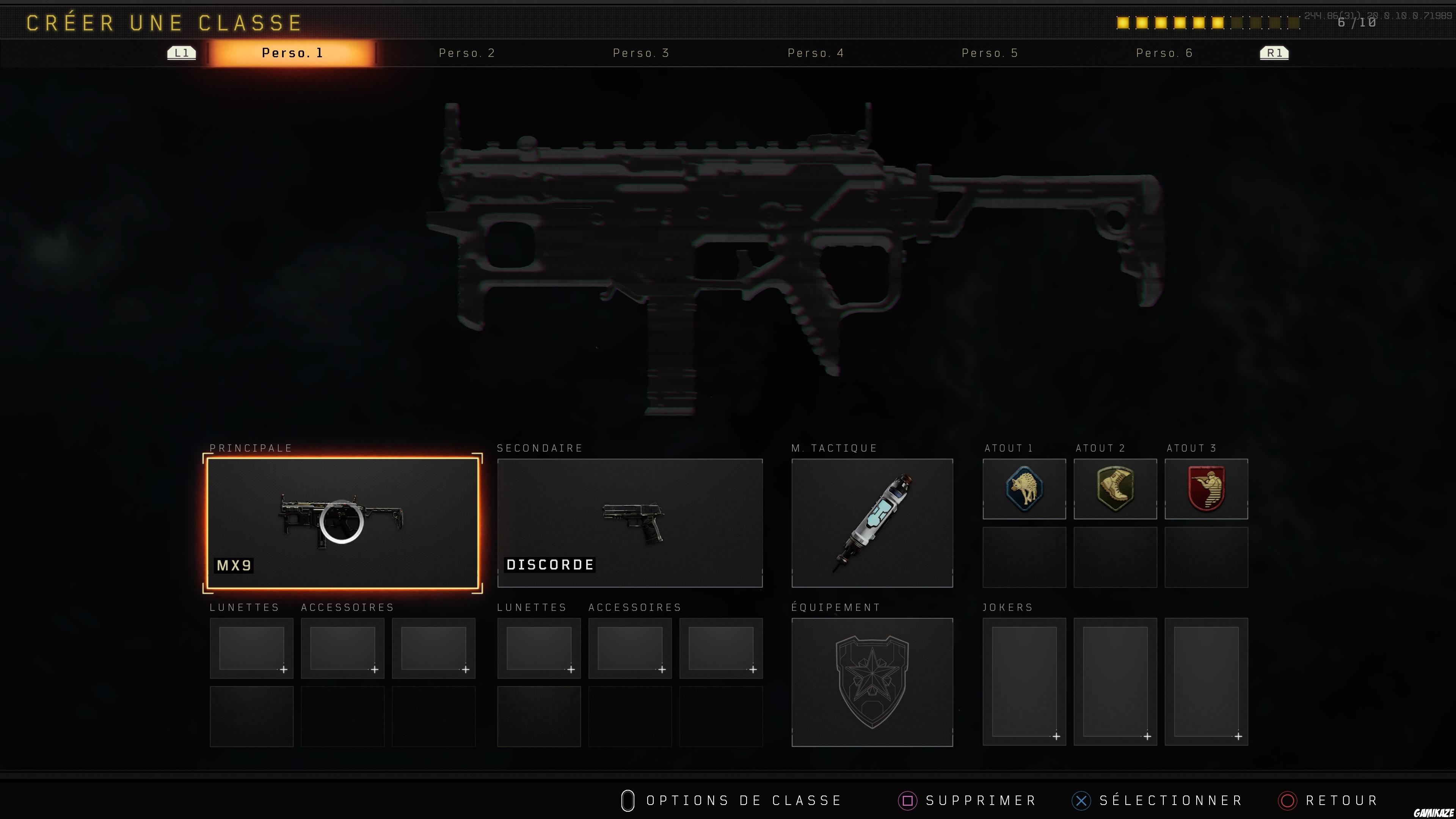Open Options de classe at the bottom
The width and height of the screenshot is (1456, 819).
pos(731,800)
